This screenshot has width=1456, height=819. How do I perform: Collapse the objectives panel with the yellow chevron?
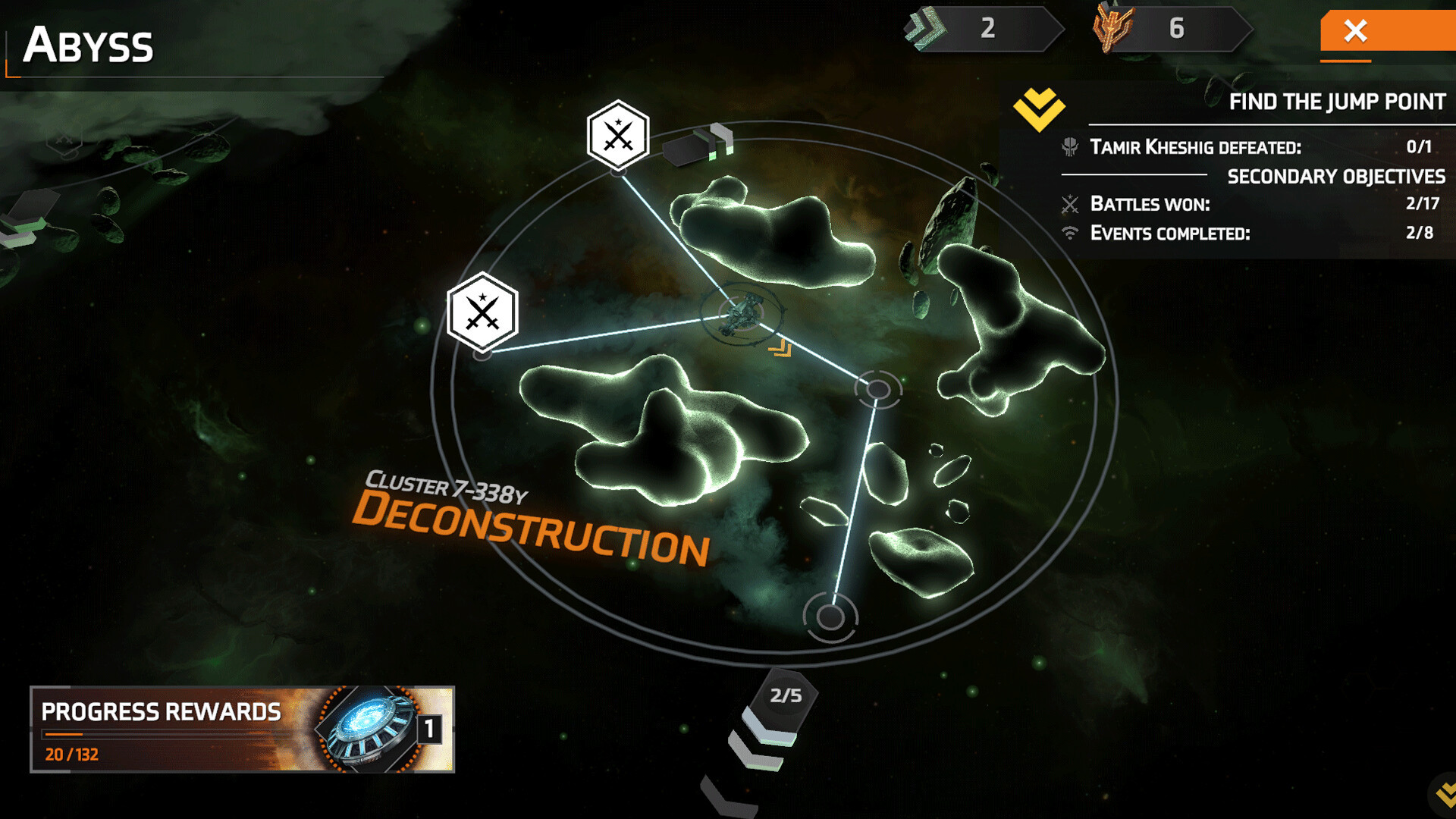coord(1039,108)
